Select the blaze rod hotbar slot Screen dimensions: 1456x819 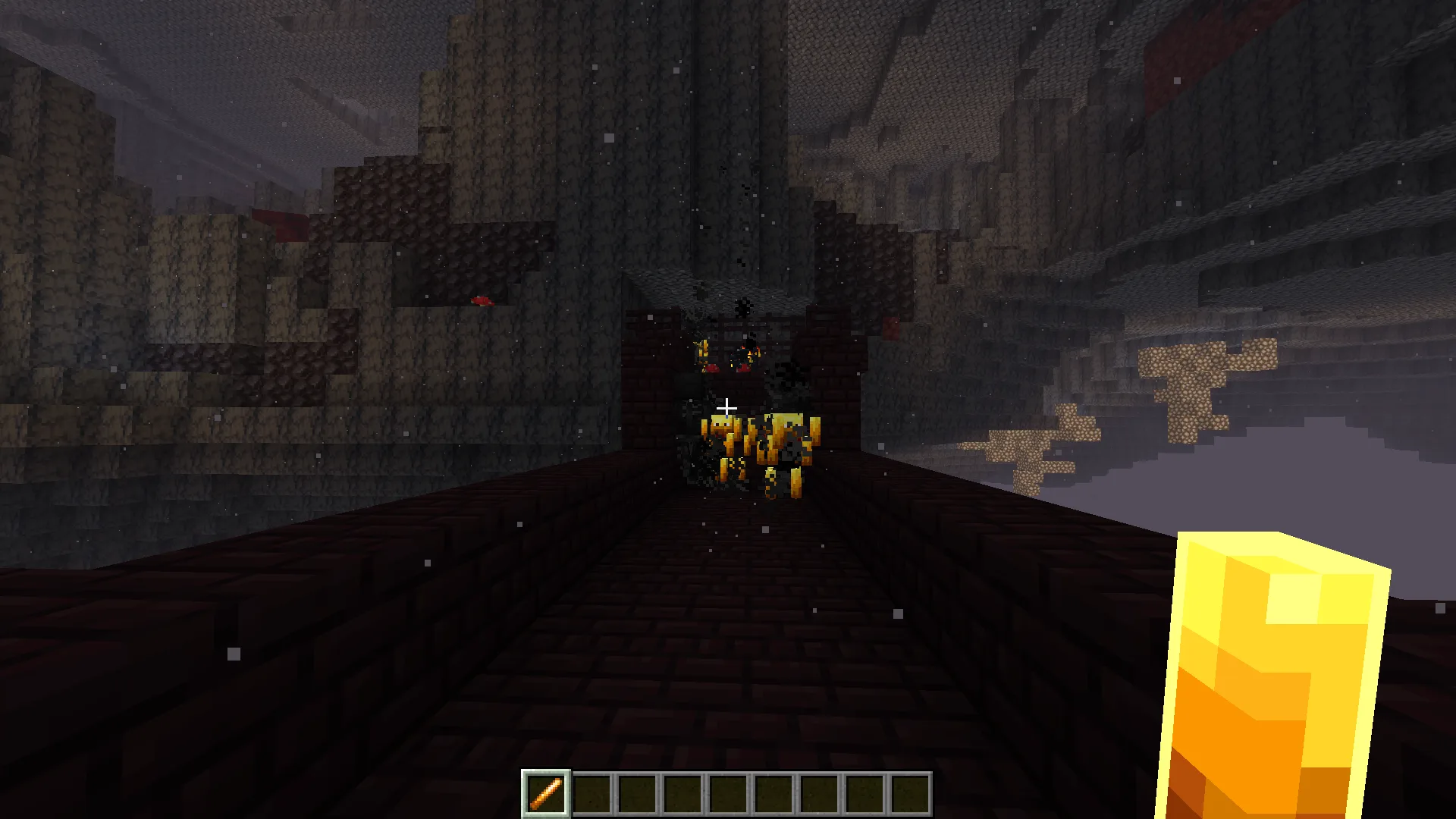point(546,794)
